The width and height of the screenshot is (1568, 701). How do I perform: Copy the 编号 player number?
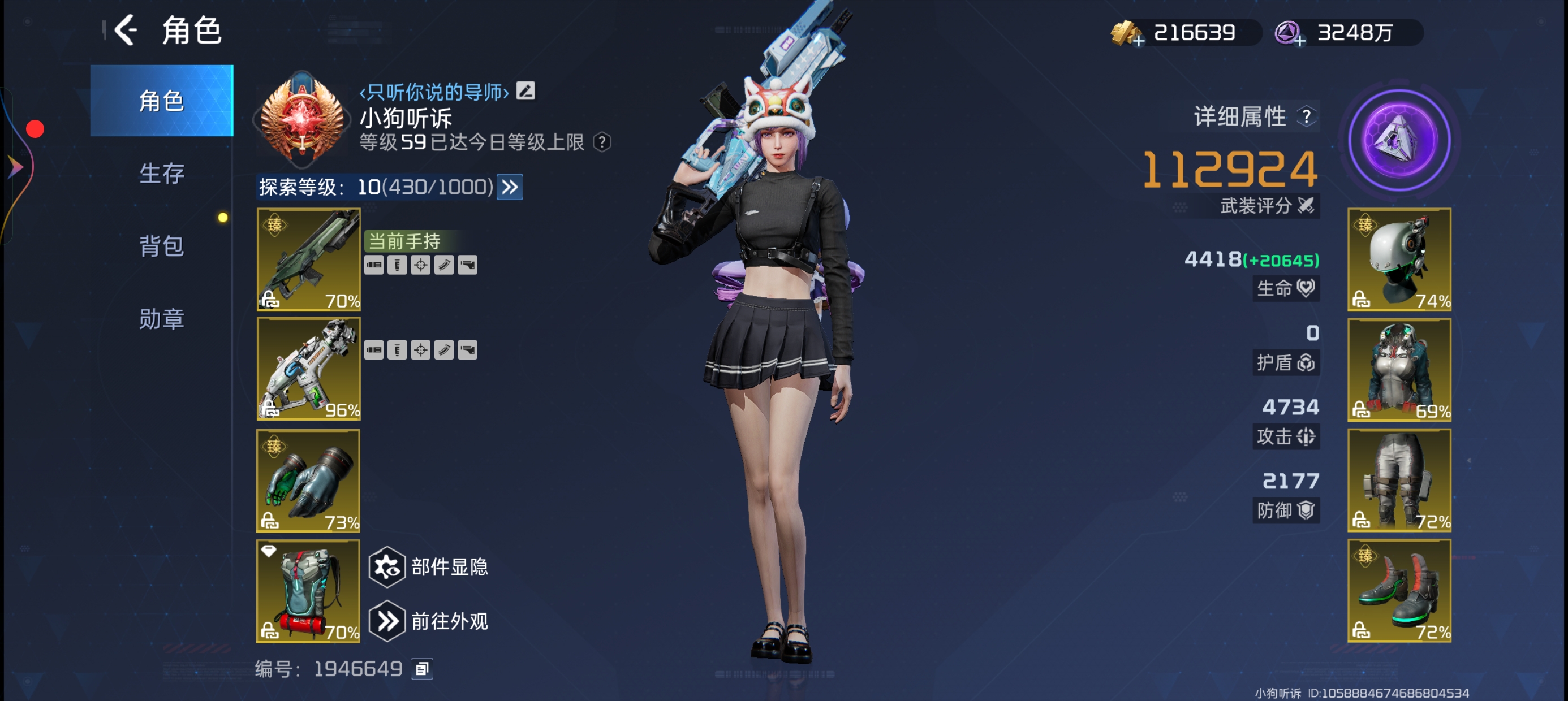[x=422, y=669]
